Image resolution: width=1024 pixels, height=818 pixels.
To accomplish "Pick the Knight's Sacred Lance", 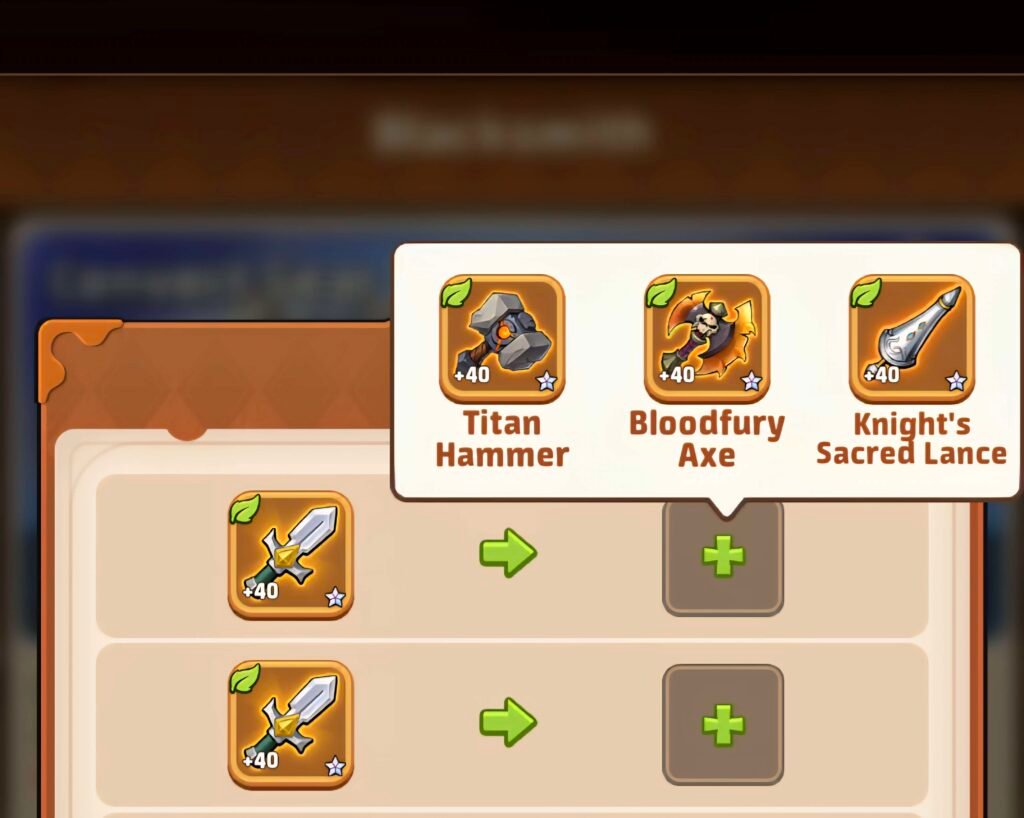I will click(x=911, y=339).
